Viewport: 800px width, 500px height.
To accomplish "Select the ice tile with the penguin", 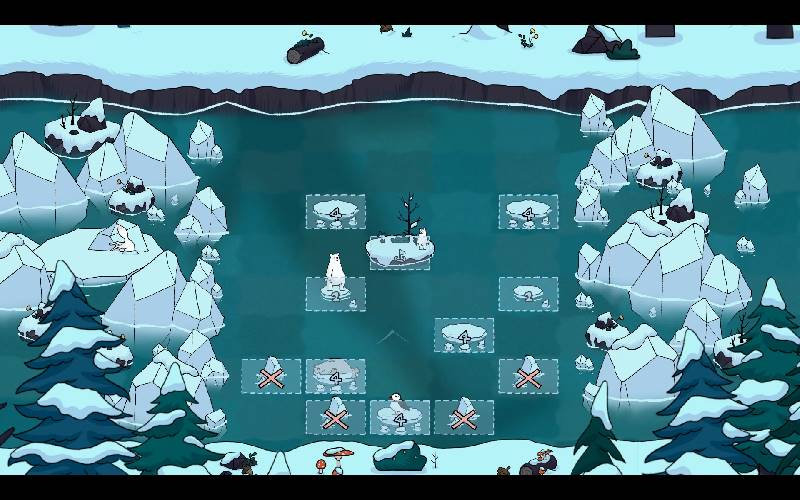I will 399,417.
